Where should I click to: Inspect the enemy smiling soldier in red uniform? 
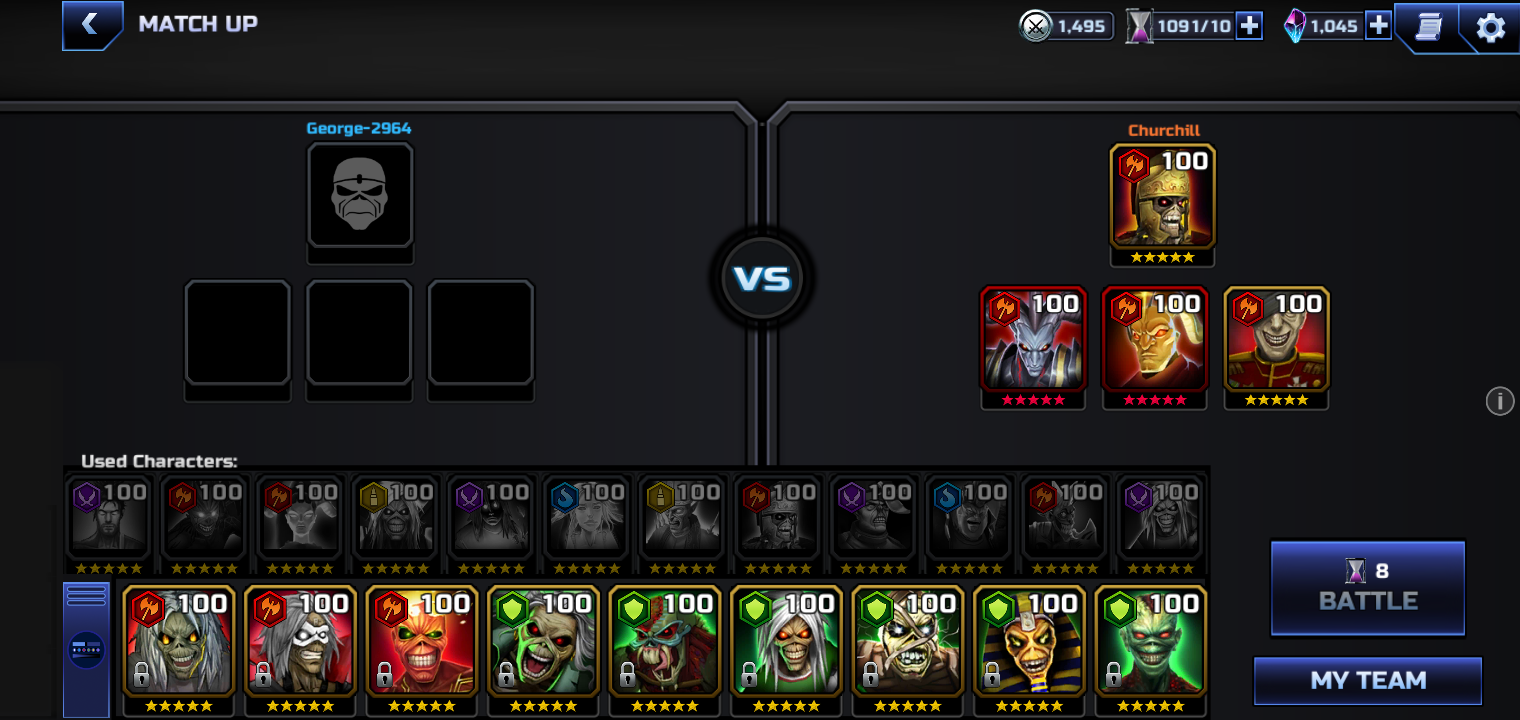point(1276,339)
